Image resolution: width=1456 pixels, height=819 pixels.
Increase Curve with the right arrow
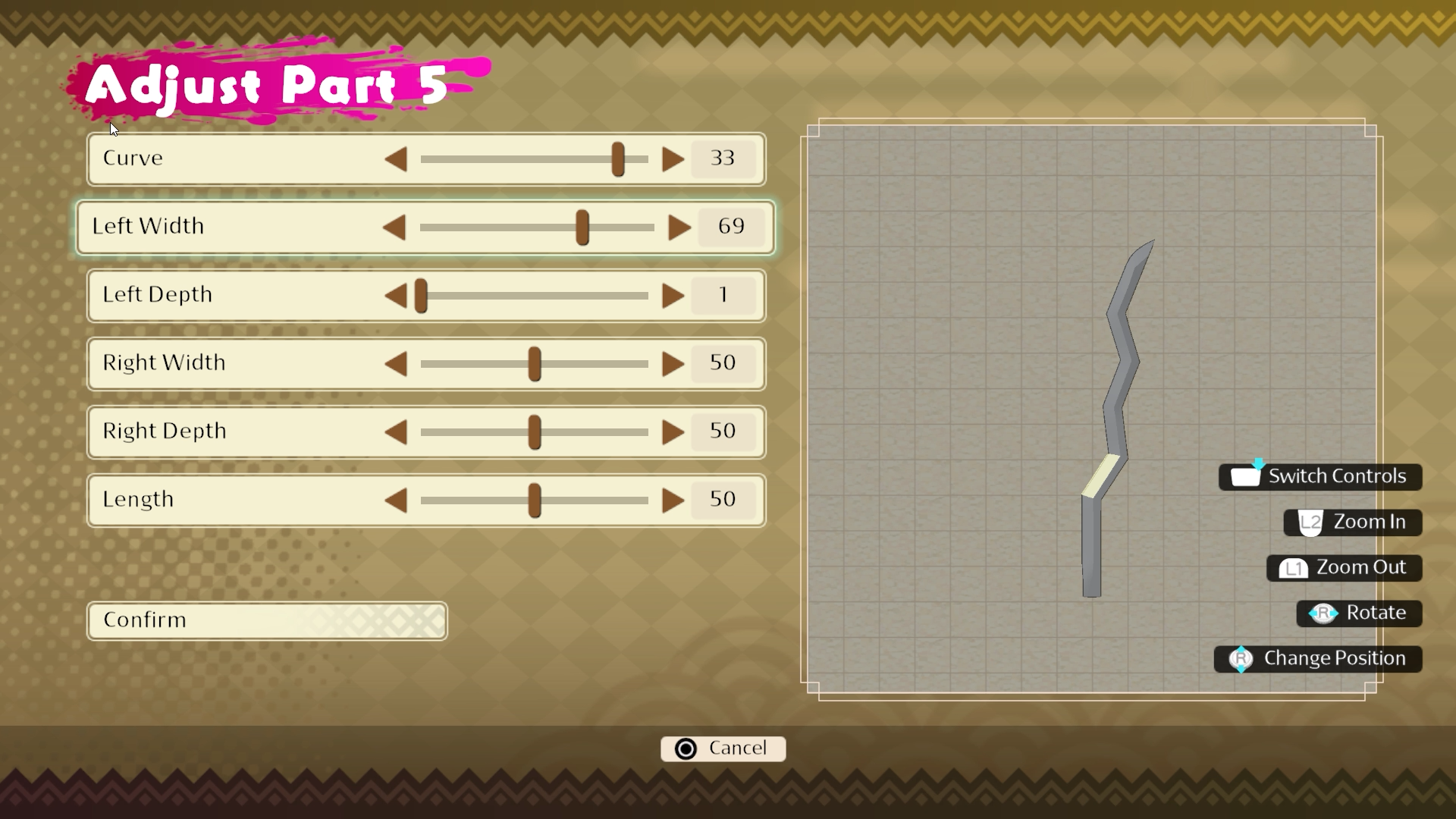coord(673,159)
